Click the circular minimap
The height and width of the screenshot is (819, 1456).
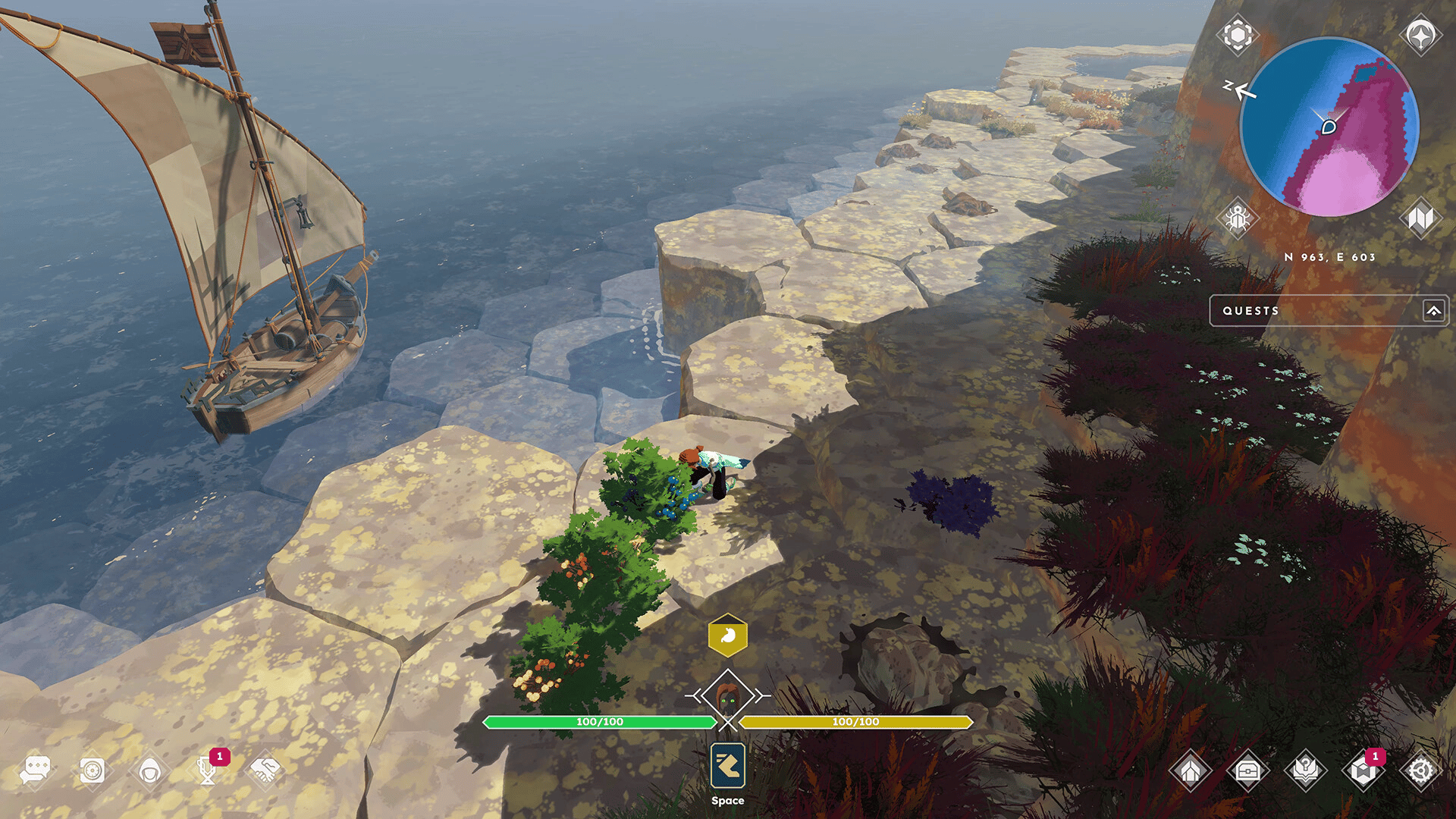tap(1329, 127)
